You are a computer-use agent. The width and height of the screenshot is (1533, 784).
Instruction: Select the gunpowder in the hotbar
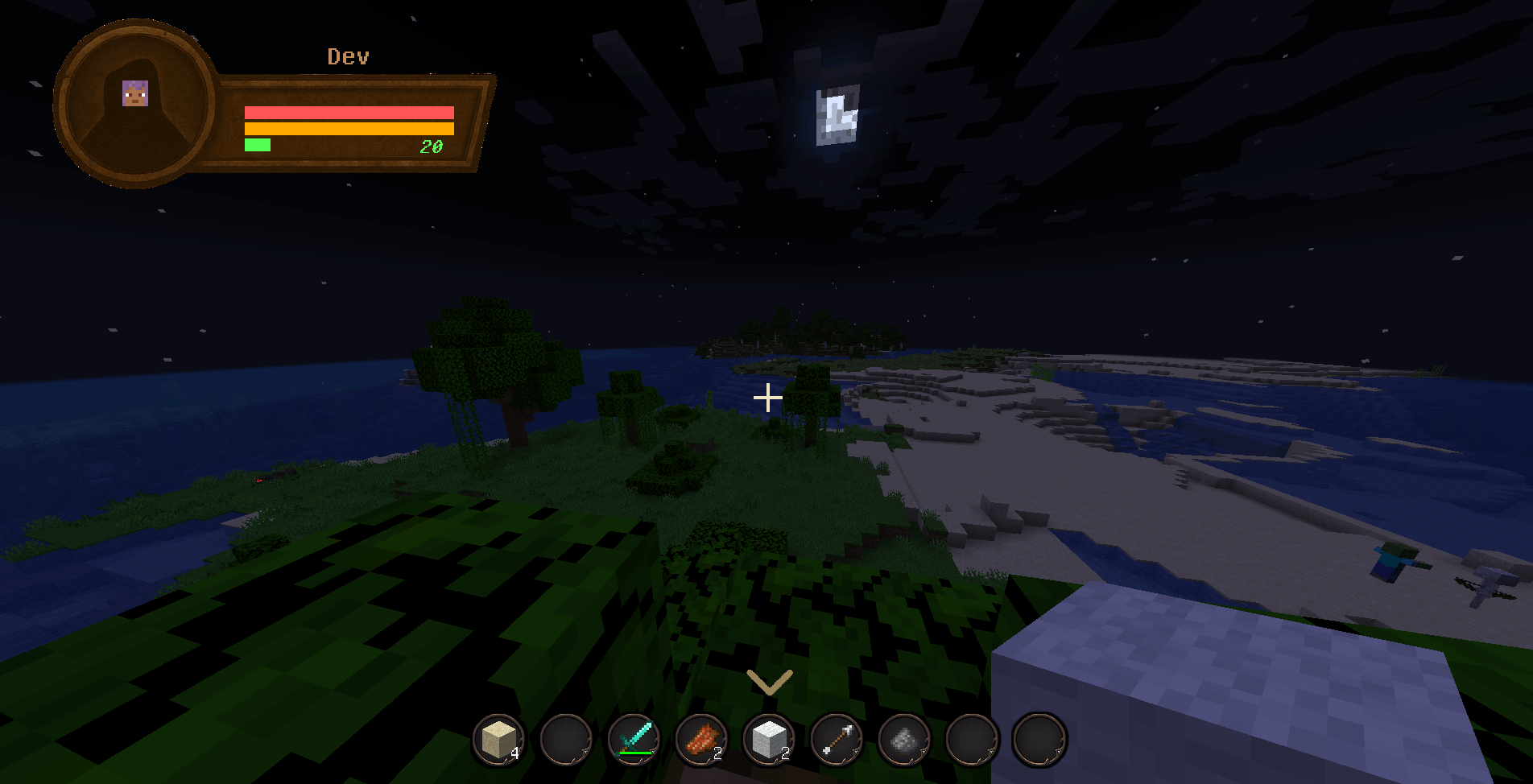click(903, 739)
